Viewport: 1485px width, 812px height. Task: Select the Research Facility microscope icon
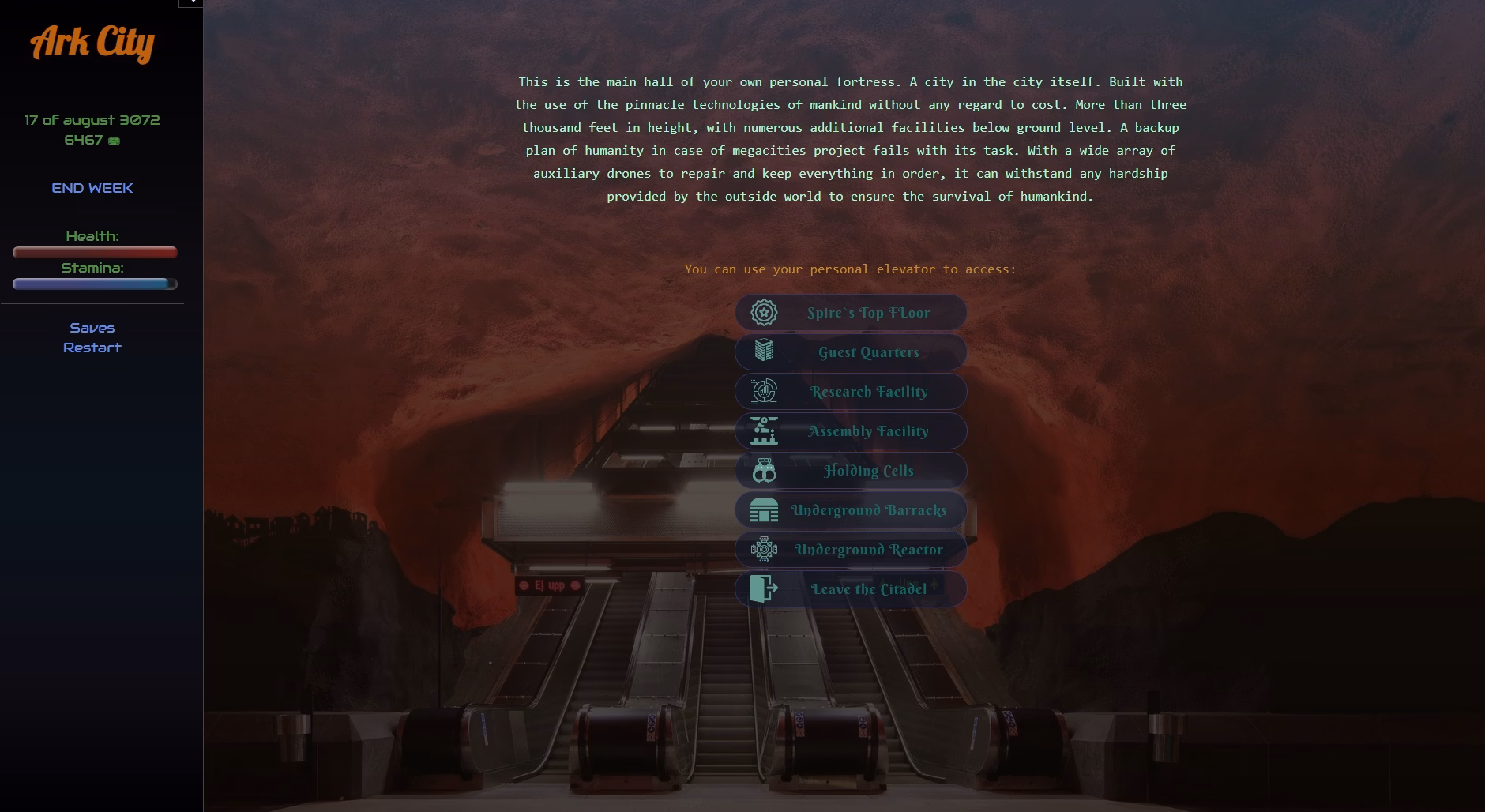763,391
